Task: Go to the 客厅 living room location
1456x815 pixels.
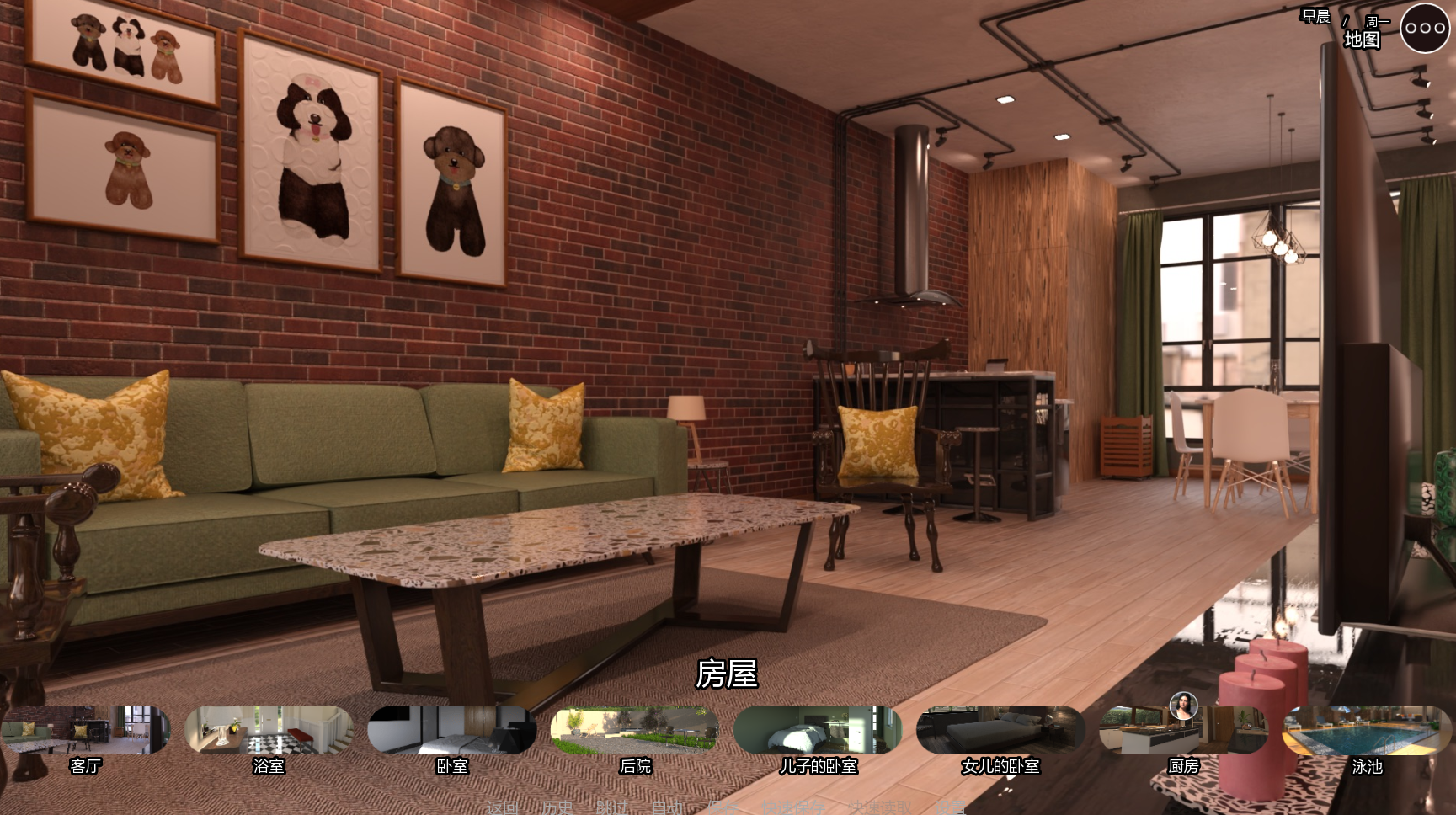Action: (85, 730)
